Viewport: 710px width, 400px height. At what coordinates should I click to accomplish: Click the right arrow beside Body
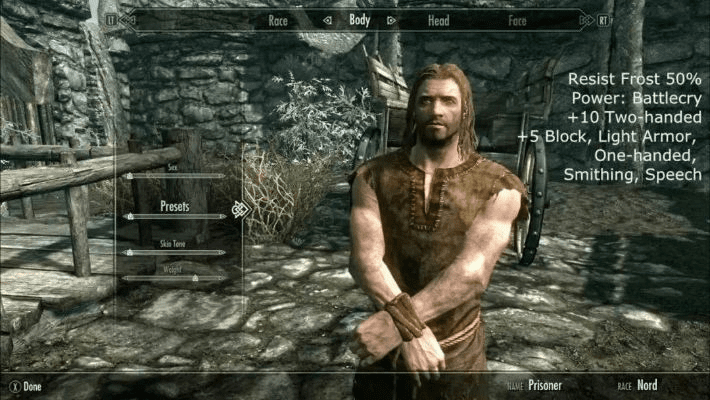tap(391, 19)
